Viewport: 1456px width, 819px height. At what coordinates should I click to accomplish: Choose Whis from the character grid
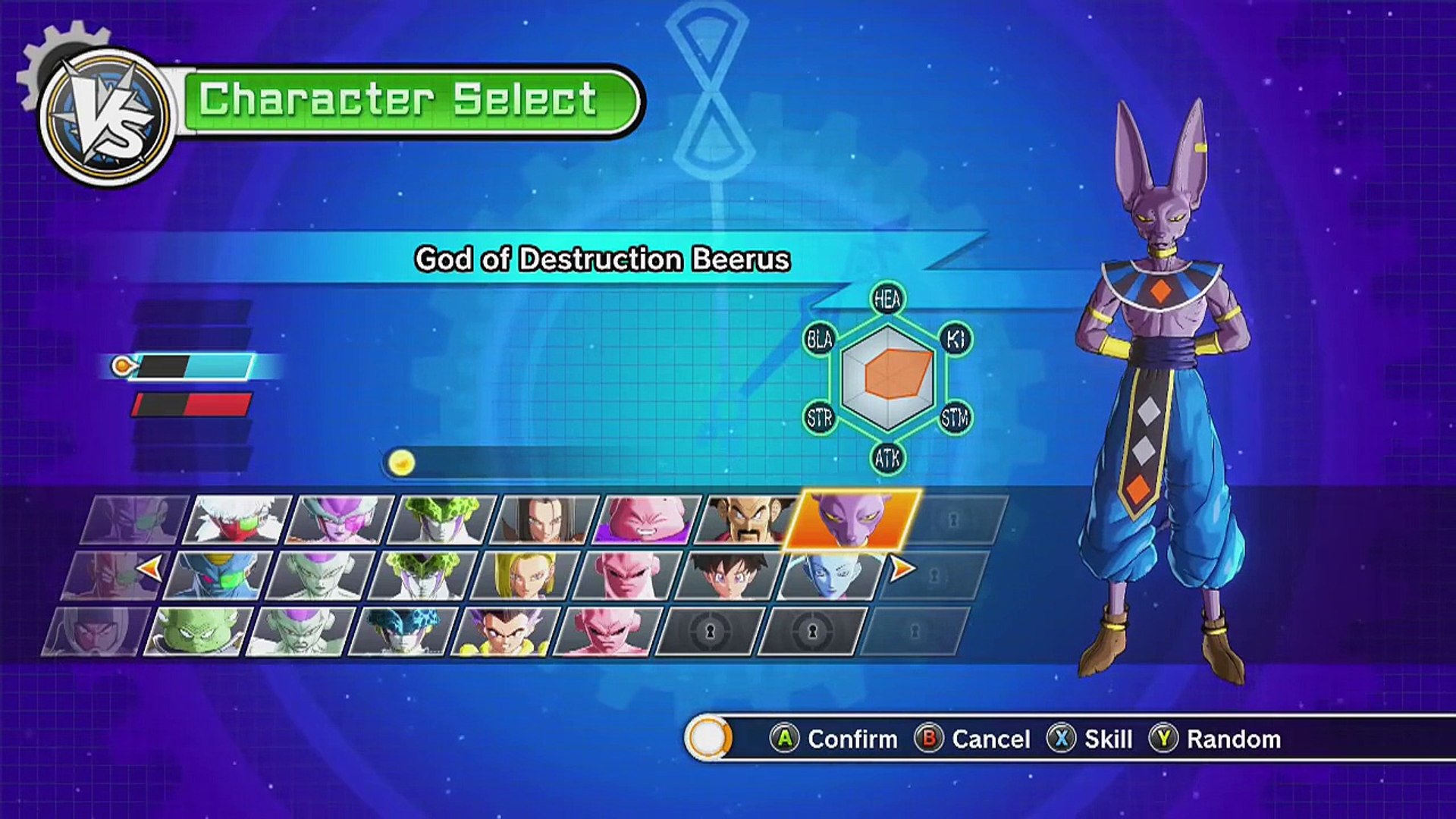point(832,576)
